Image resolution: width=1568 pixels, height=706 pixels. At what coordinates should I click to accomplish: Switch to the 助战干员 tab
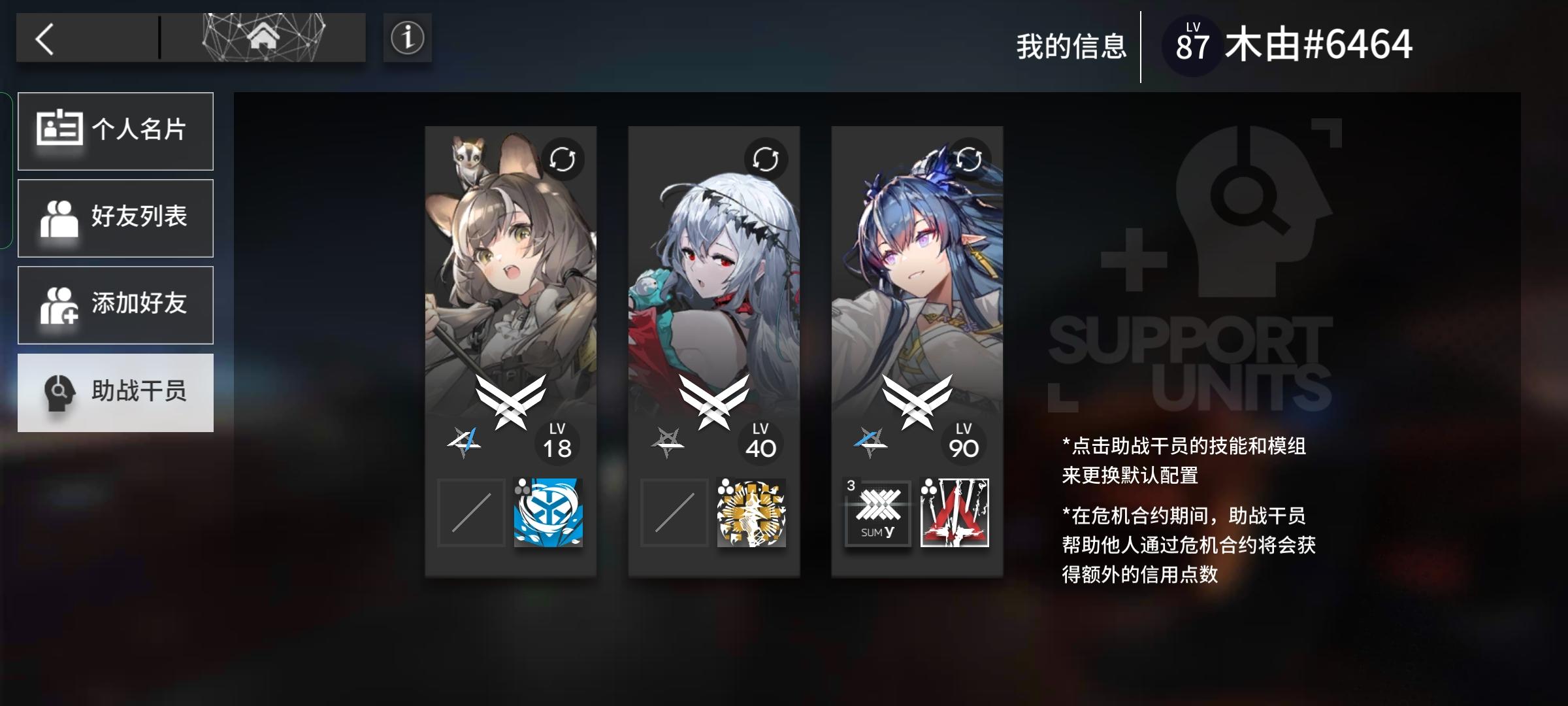[116, 392]
